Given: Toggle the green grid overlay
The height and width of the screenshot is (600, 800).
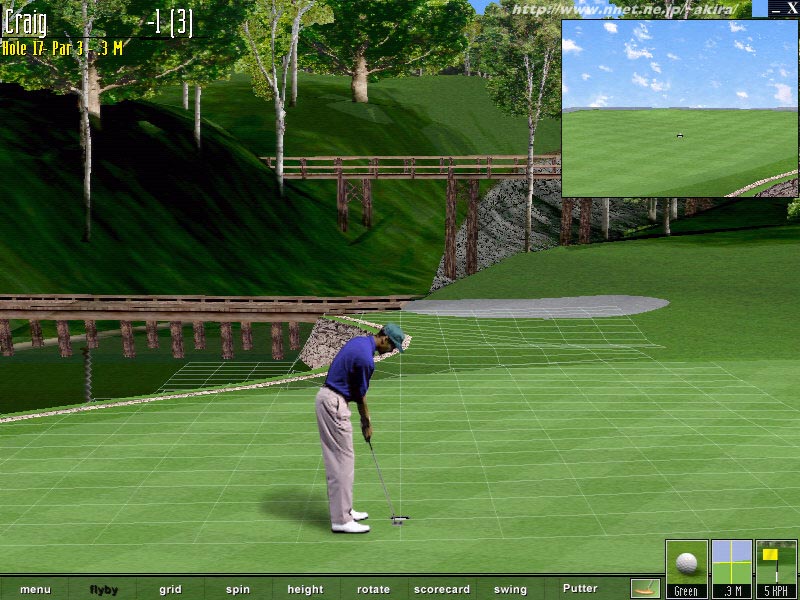Looking at the screenshot, I should pos(170,589).
